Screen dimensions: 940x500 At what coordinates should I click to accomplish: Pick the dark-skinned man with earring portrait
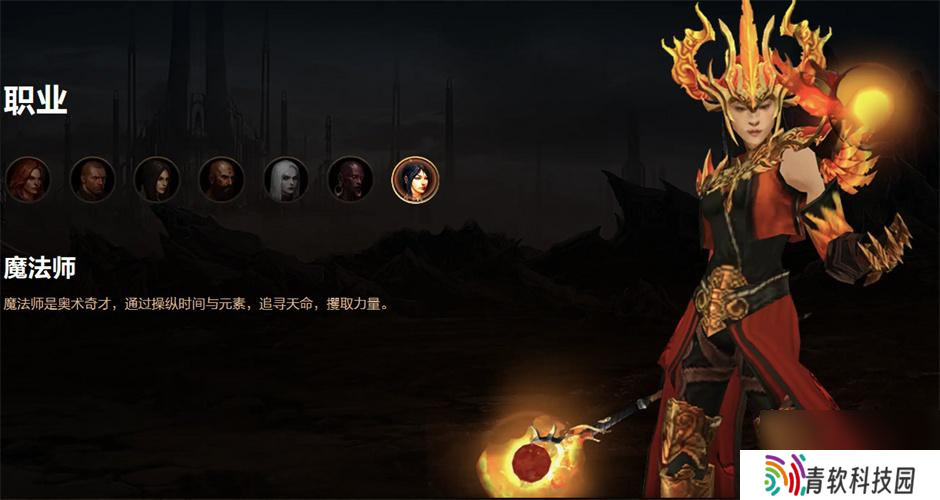[350, 180]
